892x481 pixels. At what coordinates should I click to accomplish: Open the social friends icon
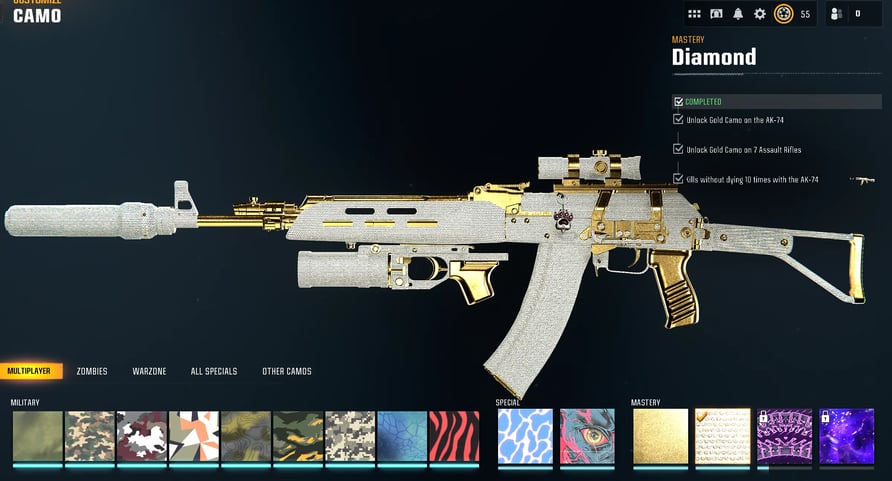pyautogui.click(x=837, y=14)
